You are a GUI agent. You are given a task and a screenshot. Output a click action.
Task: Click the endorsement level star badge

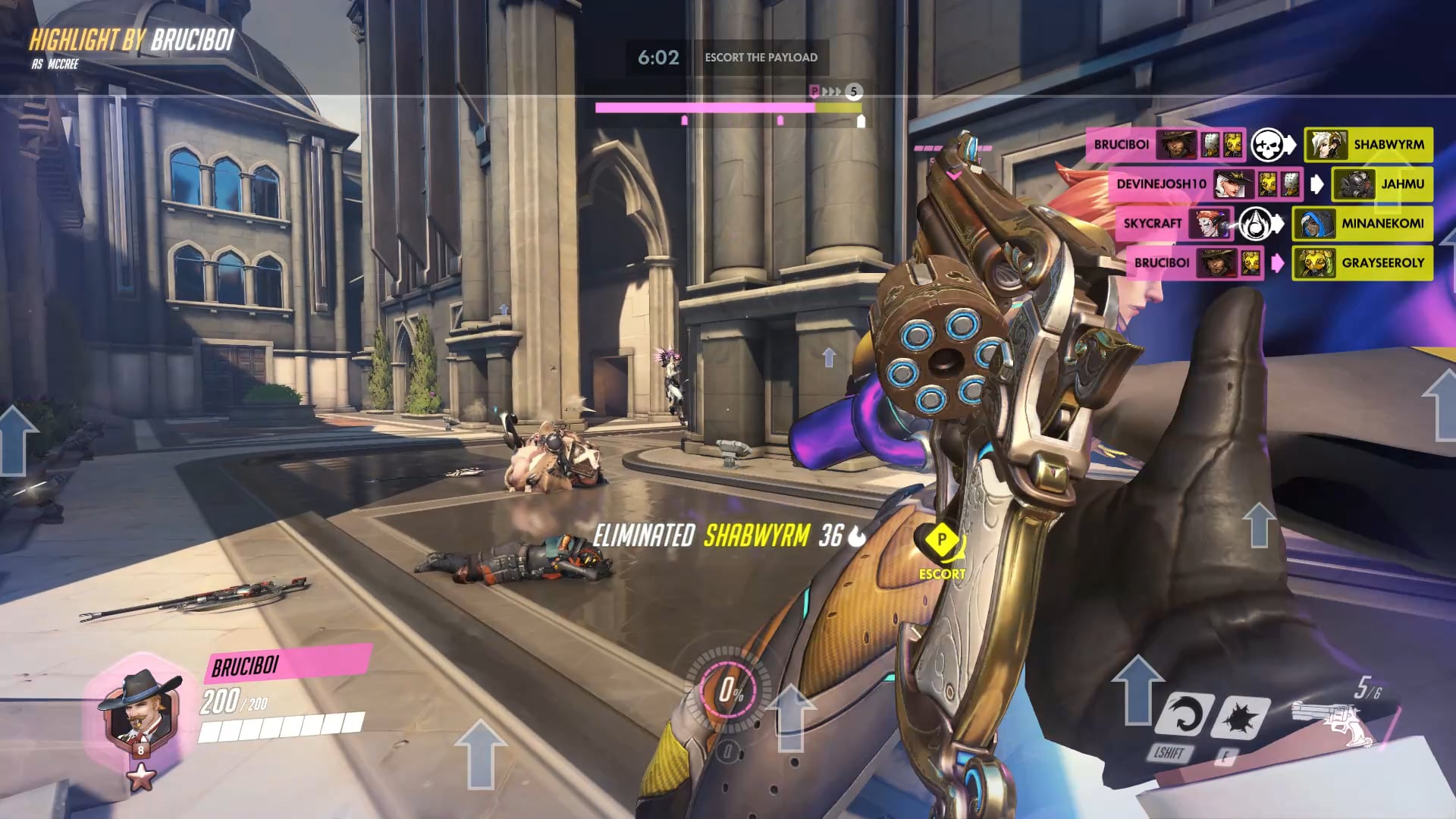tap(141, 777)
